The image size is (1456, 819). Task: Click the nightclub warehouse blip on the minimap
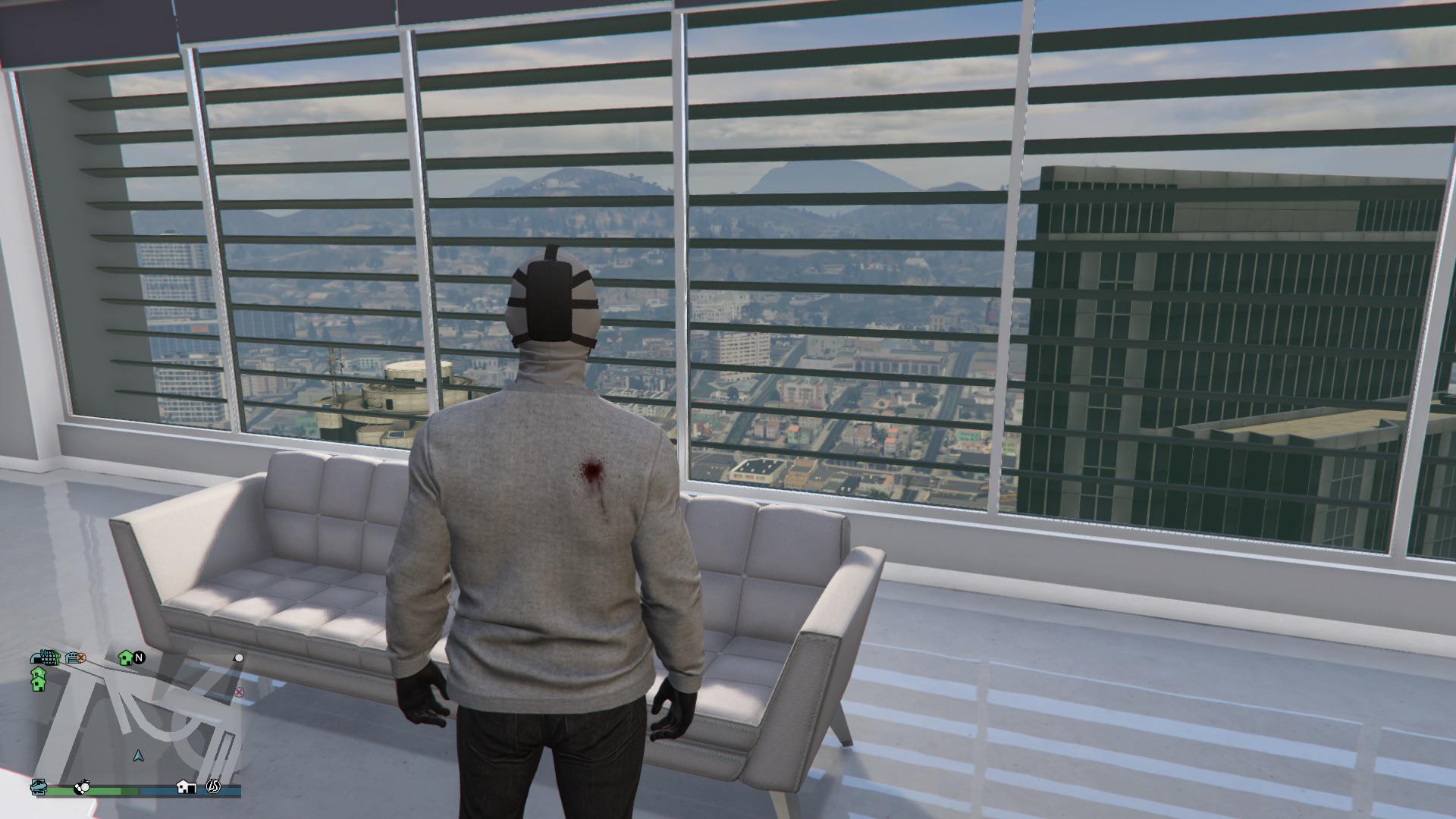tap(45, 658)
